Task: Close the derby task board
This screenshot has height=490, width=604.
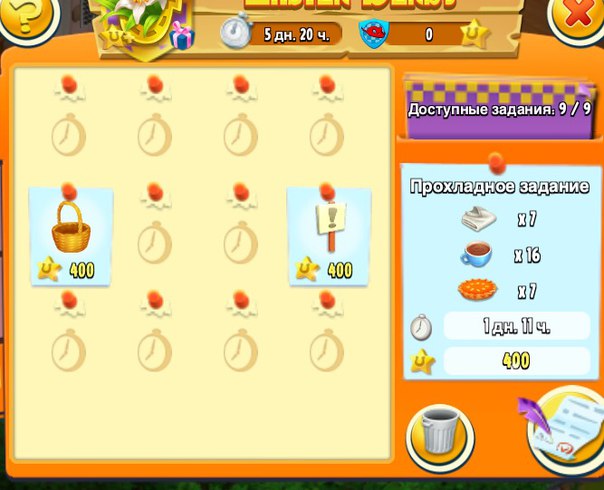Action: click(x=579, y=18)
